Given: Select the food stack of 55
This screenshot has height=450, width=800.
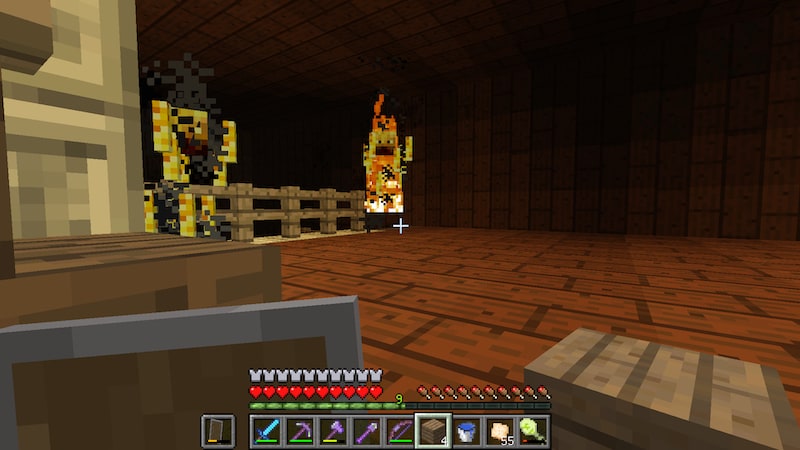Looking at the screenshot, I should (500, 431).
